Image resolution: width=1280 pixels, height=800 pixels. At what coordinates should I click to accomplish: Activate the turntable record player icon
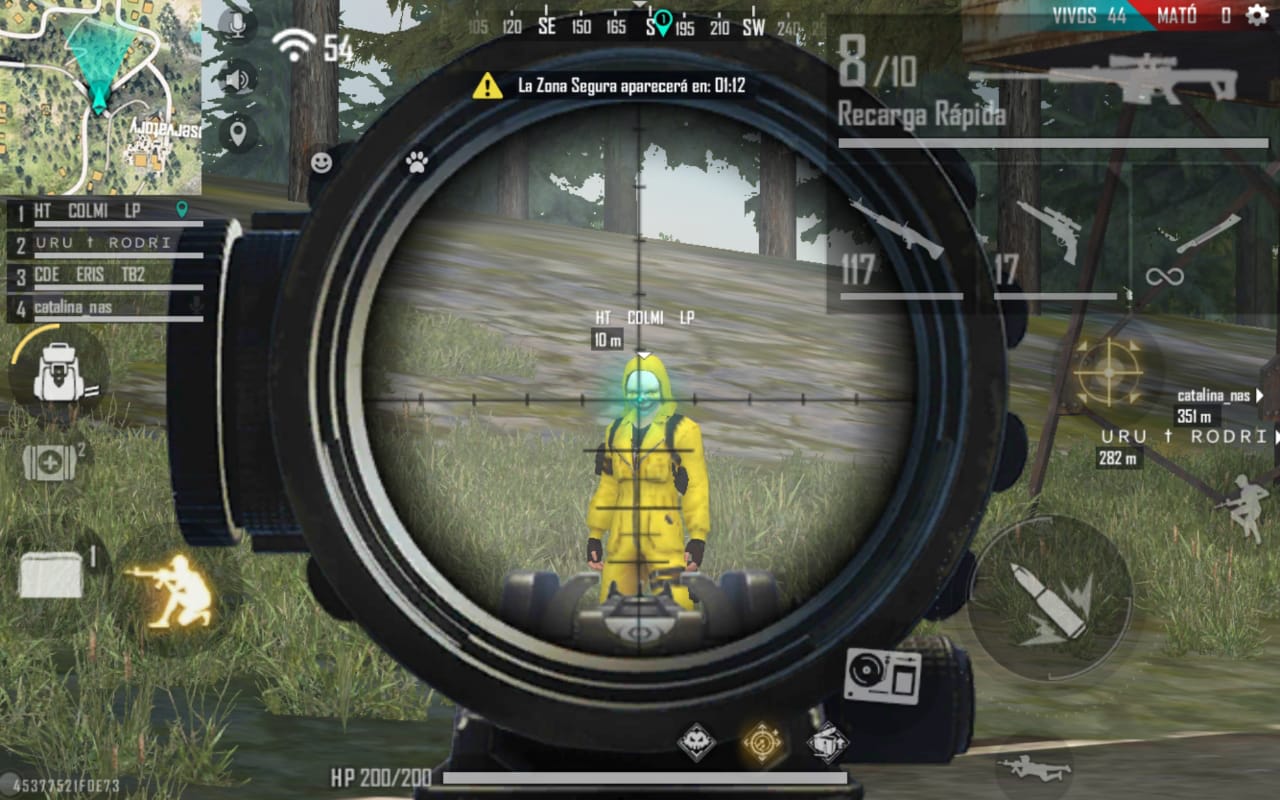pos(882,675)
